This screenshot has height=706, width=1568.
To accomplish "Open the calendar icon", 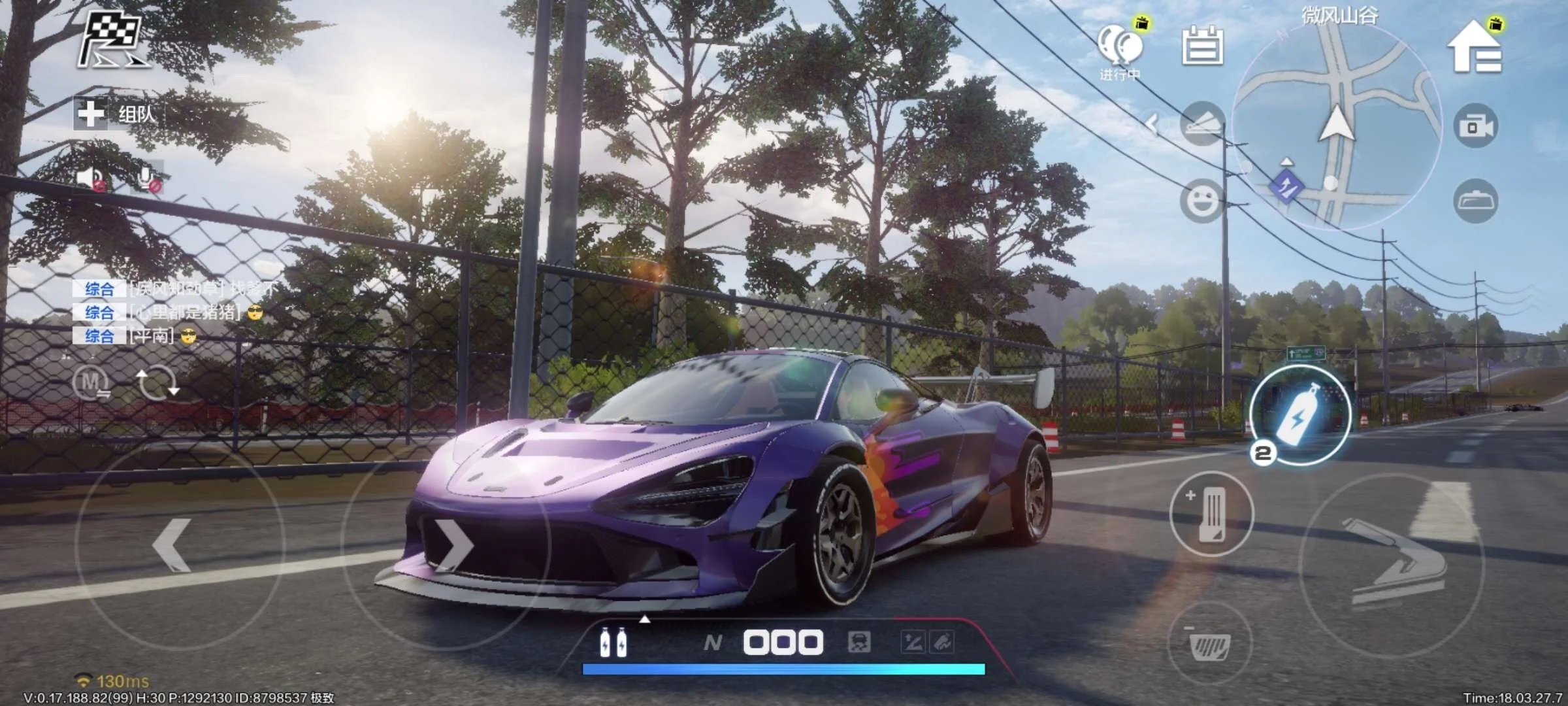I will (x=1203, y=44).
